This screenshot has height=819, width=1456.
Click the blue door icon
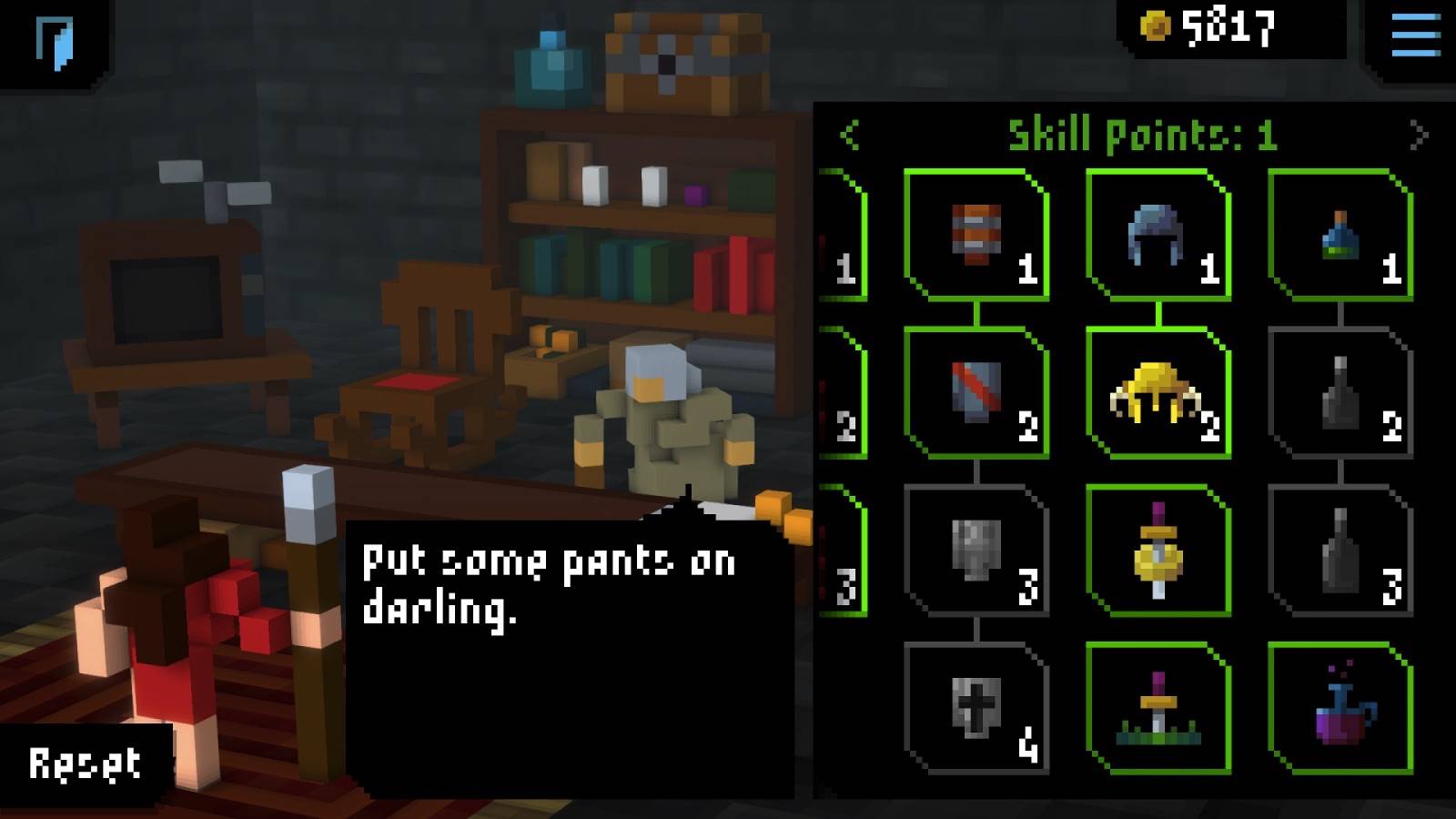(x=55, y=42)
